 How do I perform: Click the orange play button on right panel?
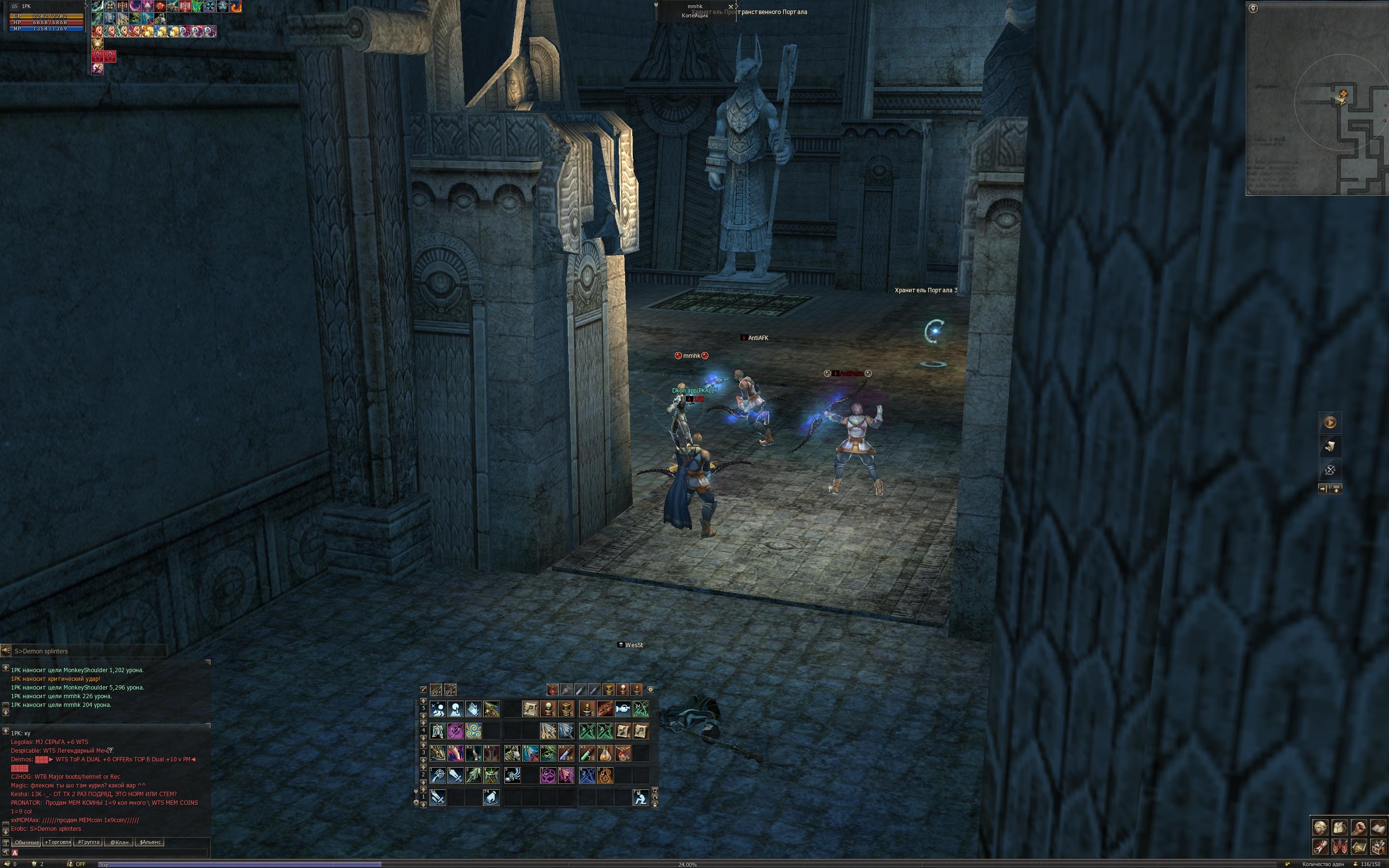(x=1330, y=422)
